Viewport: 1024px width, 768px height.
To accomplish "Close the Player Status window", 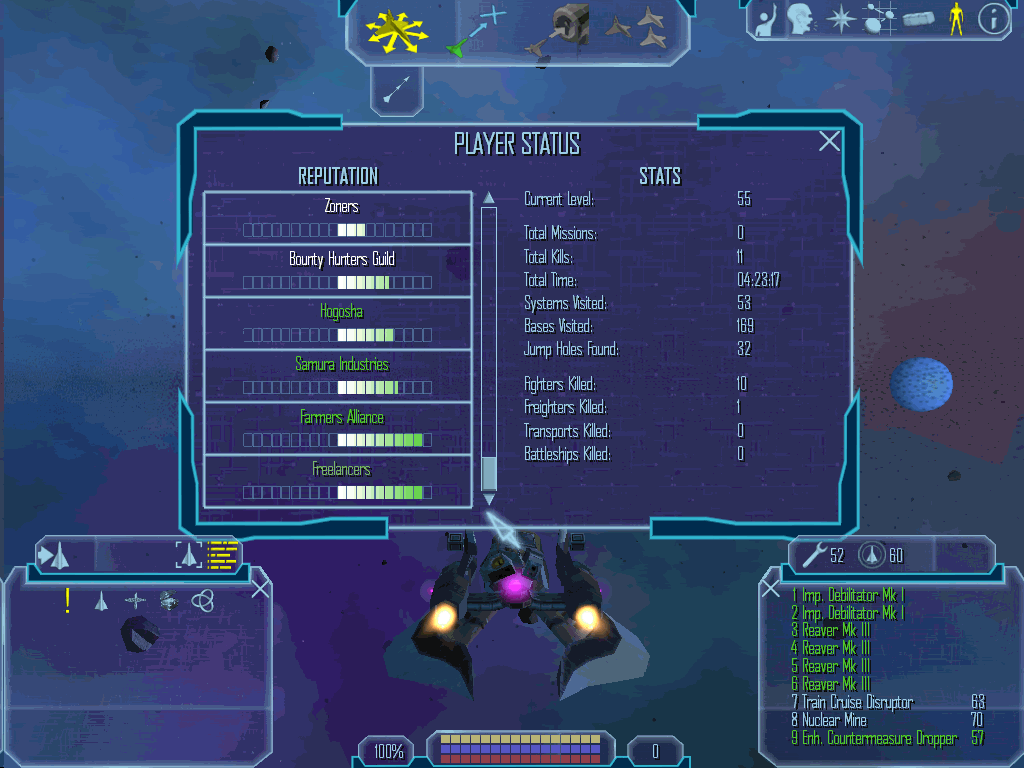I will (x=829, y=142).
